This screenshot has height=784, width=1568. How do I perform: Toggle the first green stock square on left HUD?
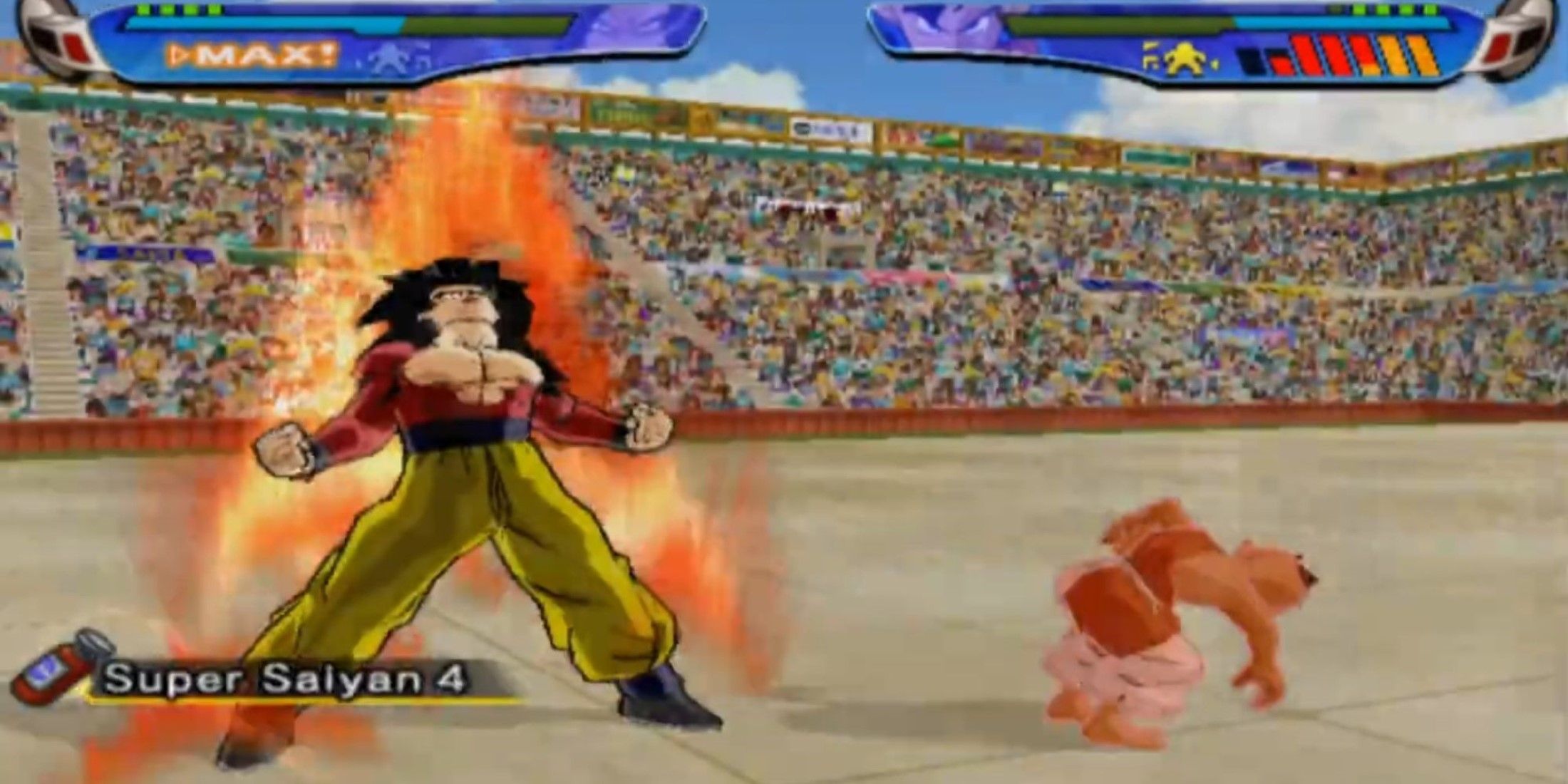pos(143,9)
